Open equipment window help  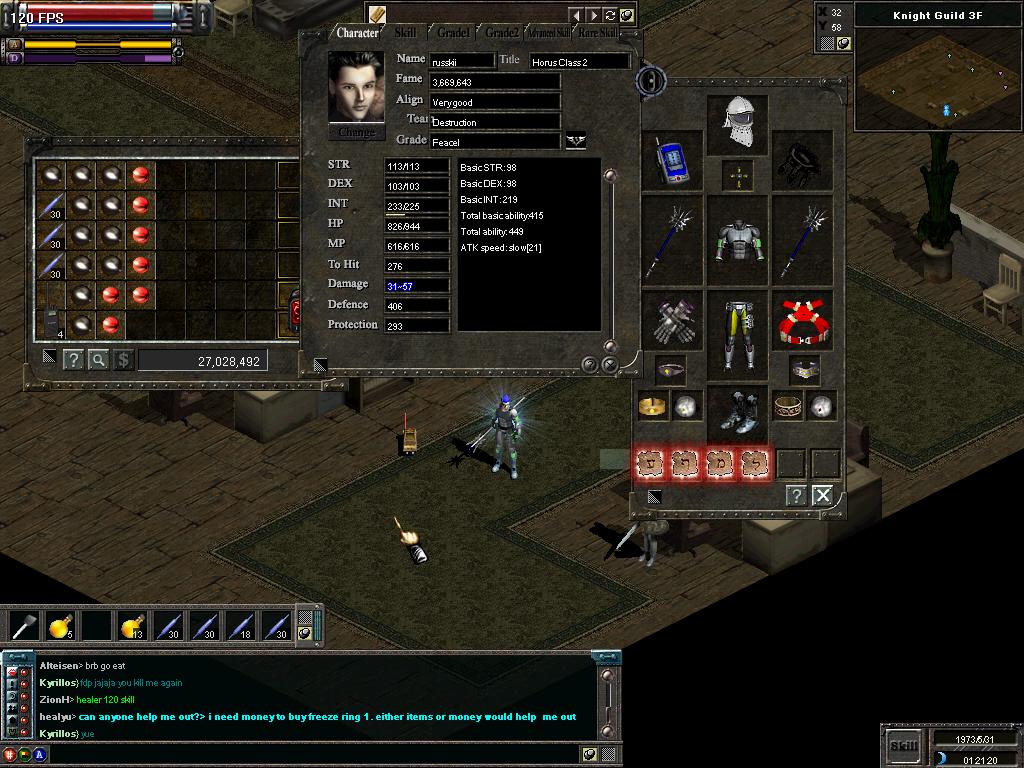tap(796, 494)
